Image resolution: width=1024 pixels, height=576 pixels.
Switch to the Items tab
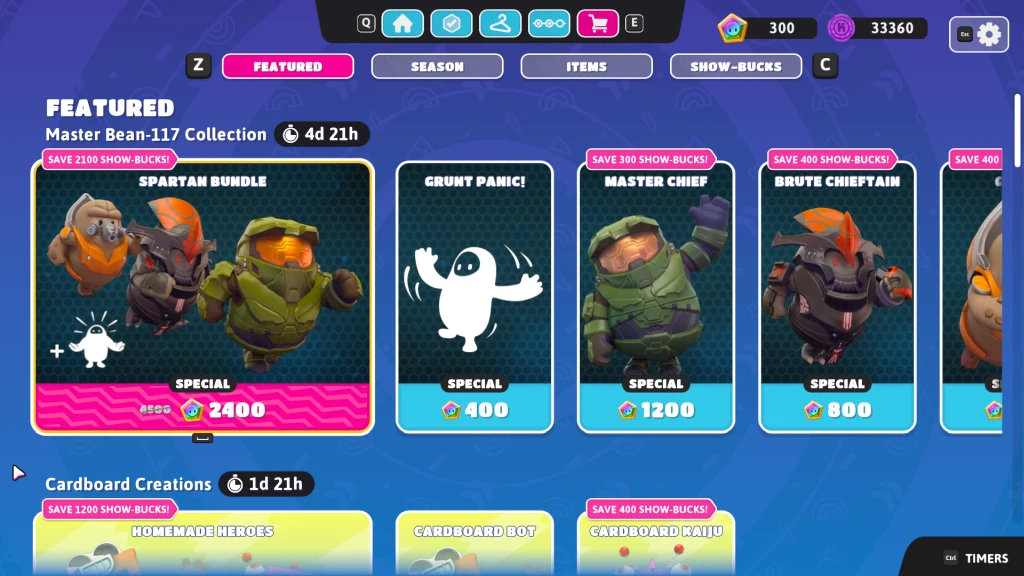586,67
